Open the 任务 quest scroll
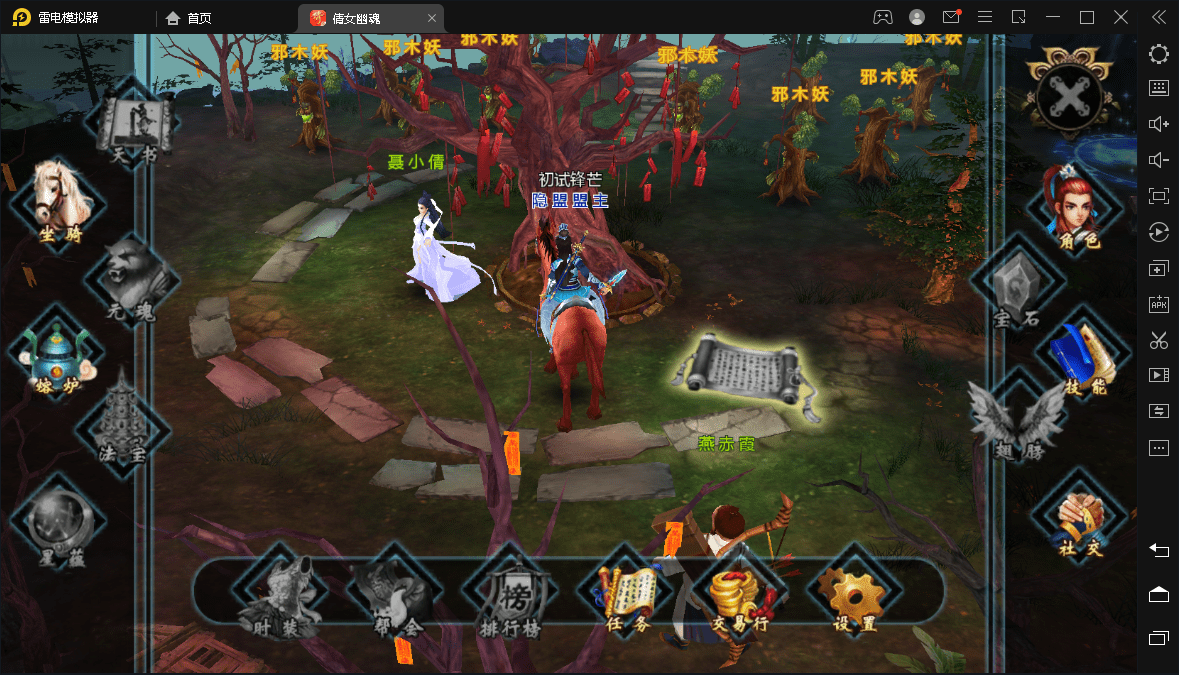Image resolution: width=1179 pixels, height=675 pixels. pos(626,596)
